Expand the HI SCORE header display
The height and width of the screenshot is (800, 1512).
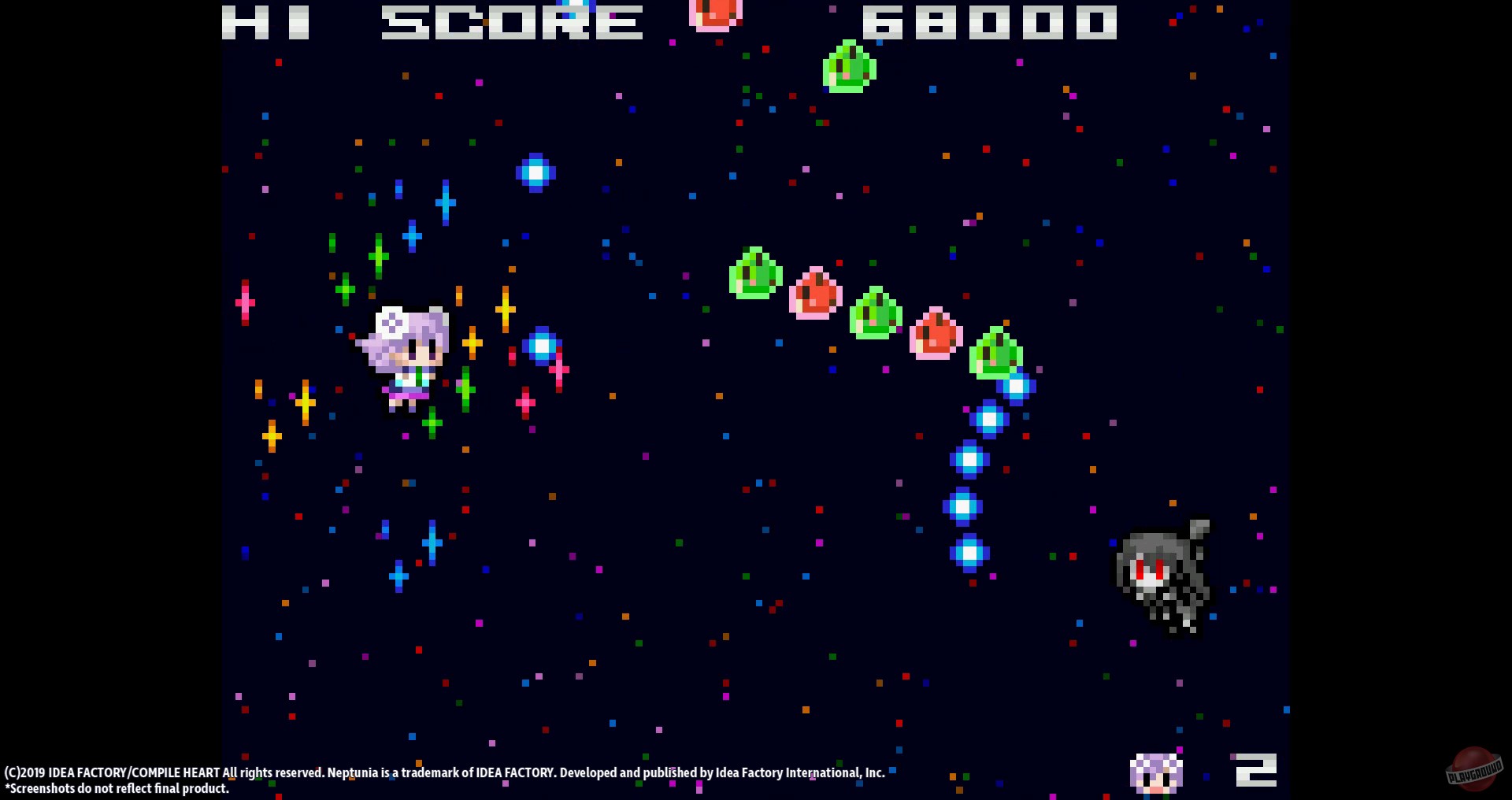click(x=429, y=21)
